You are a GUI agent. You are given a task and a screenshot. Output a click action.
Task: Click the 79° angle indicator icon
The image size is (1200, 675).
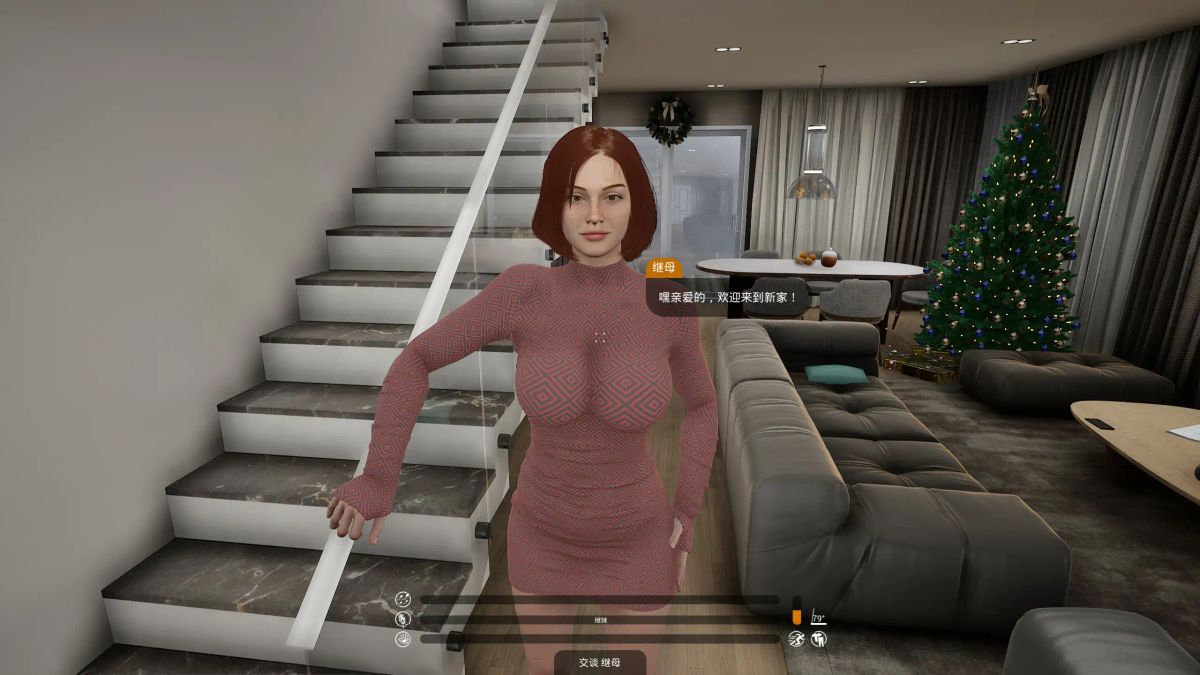[x=818, y=617]
